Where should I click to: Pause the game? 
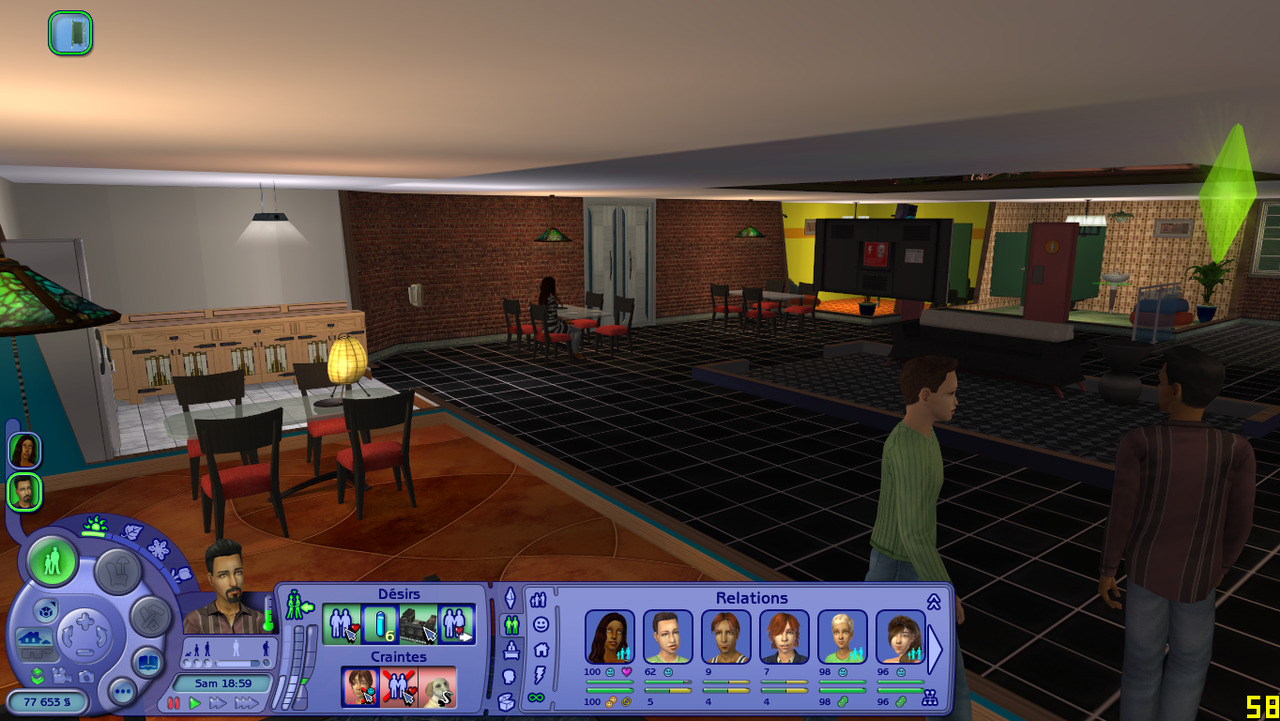(x=174, y=704)
